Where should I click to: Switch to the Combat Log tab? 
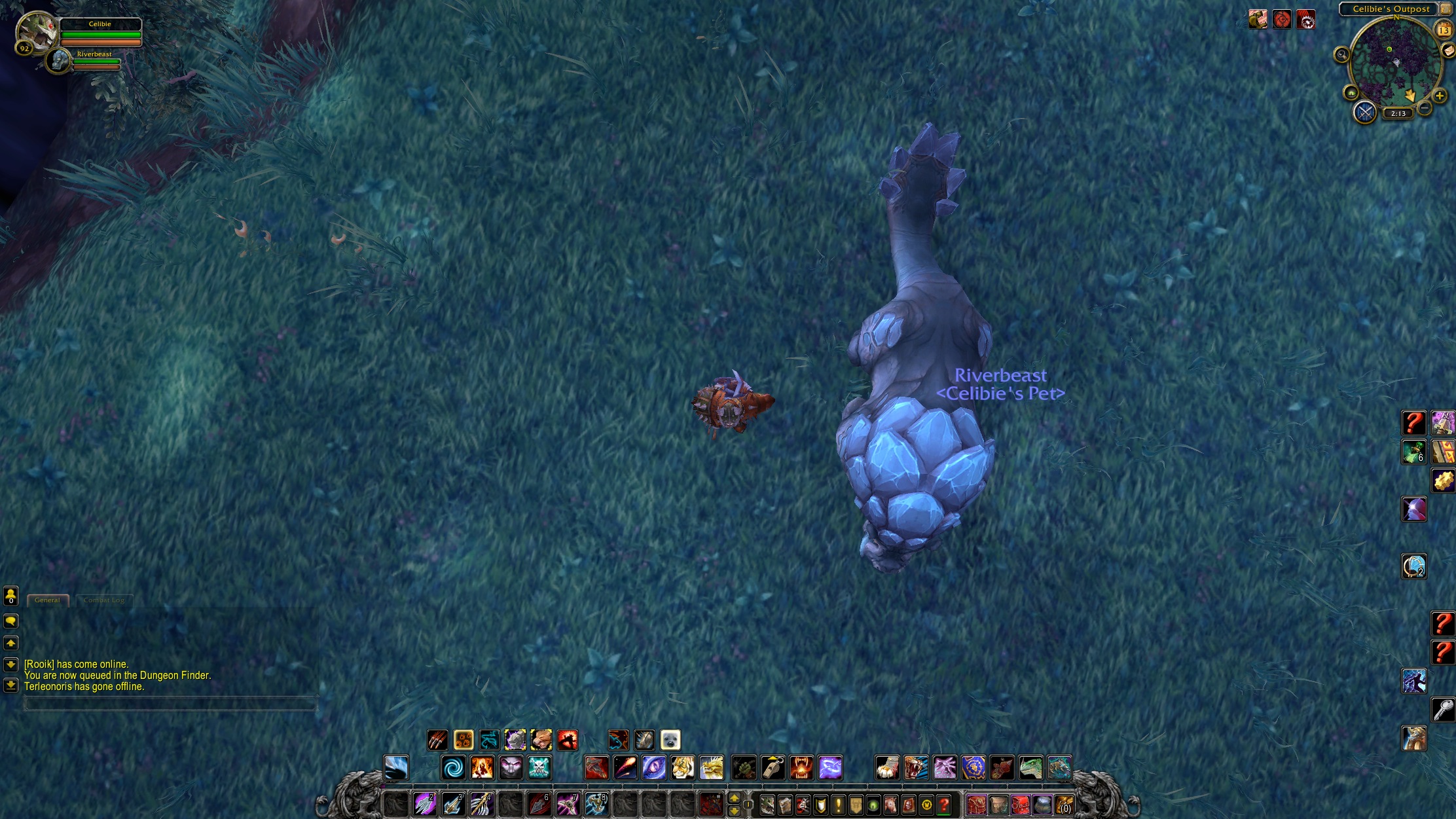tap(103, 600)
